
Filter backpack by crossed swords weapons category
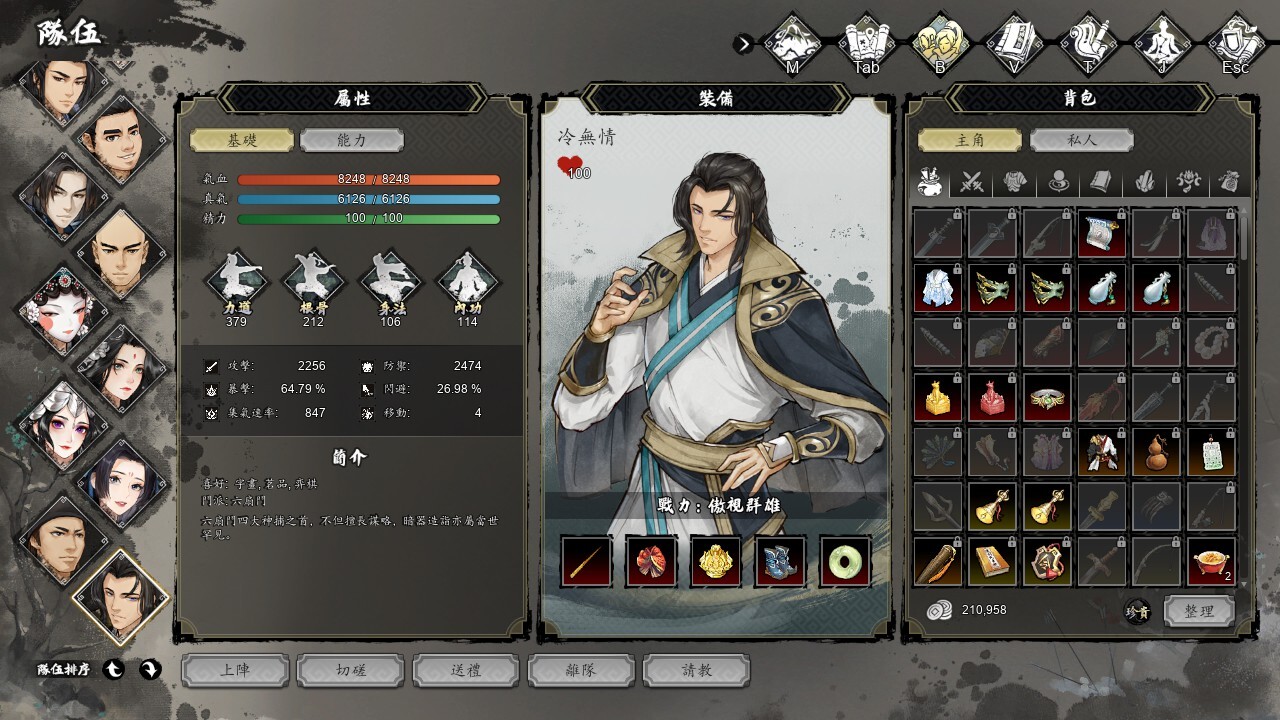pos(972,182)
